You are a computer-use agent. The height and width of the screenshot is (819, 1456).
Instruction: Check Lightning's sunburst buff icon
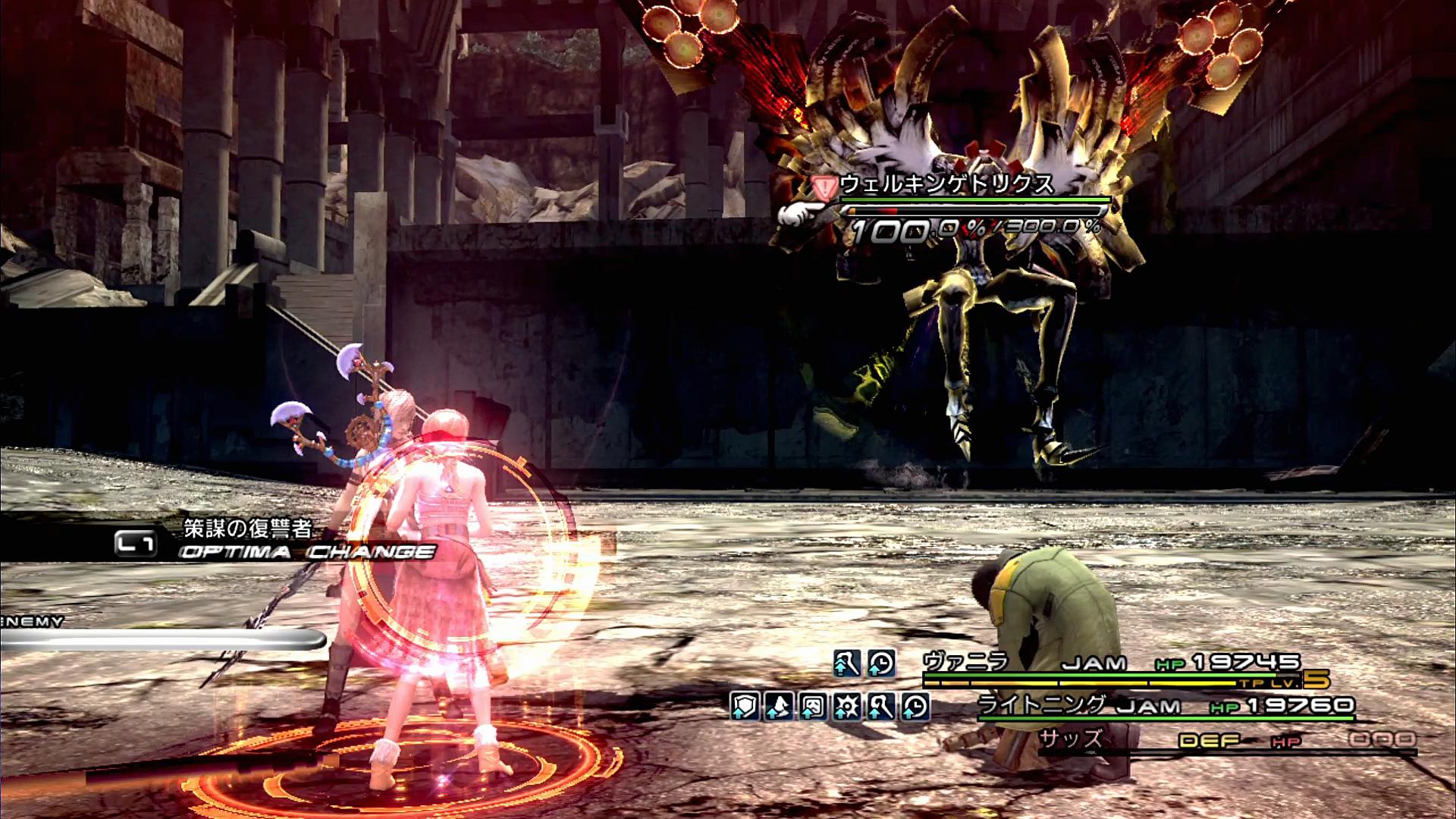click(x=847, y=707)
